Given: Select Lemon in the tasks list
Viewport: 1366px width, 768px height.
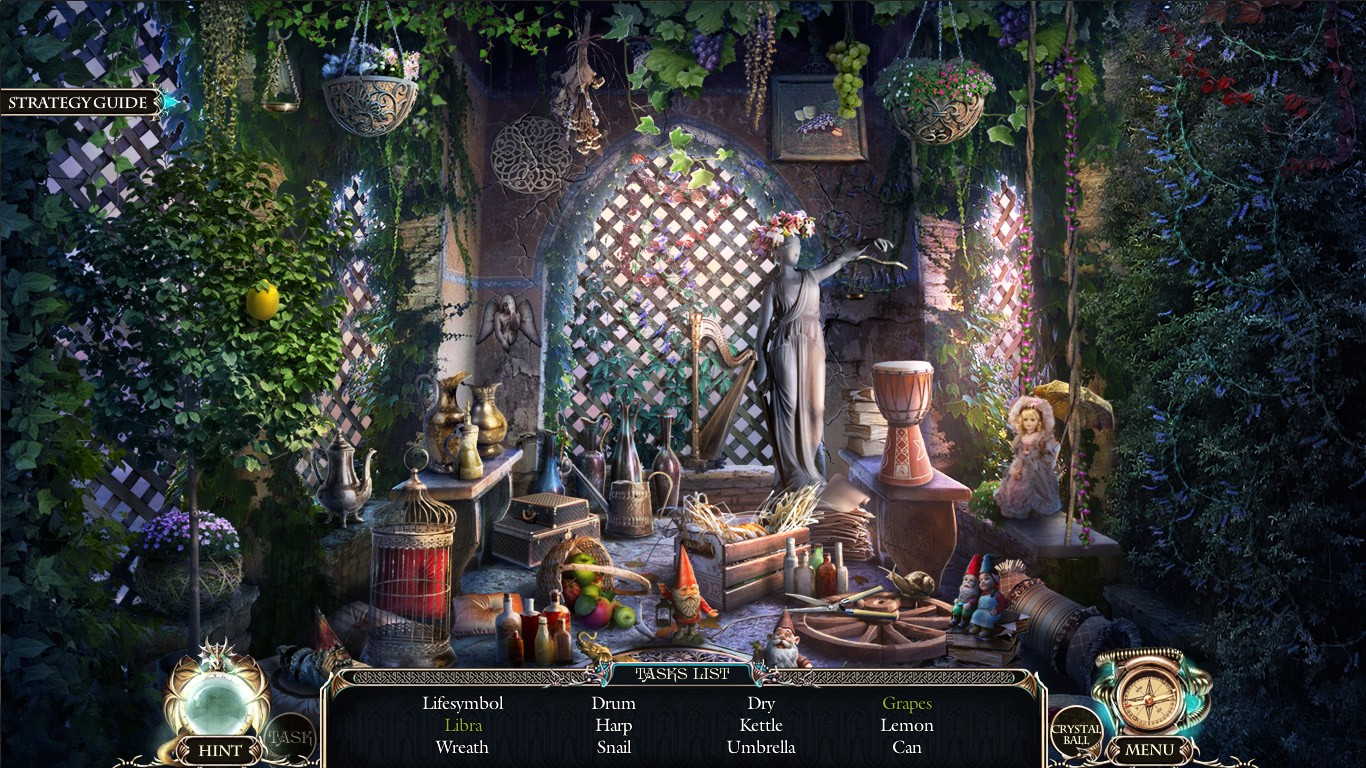Looking at the screenshot, I should tap(906, 725).
